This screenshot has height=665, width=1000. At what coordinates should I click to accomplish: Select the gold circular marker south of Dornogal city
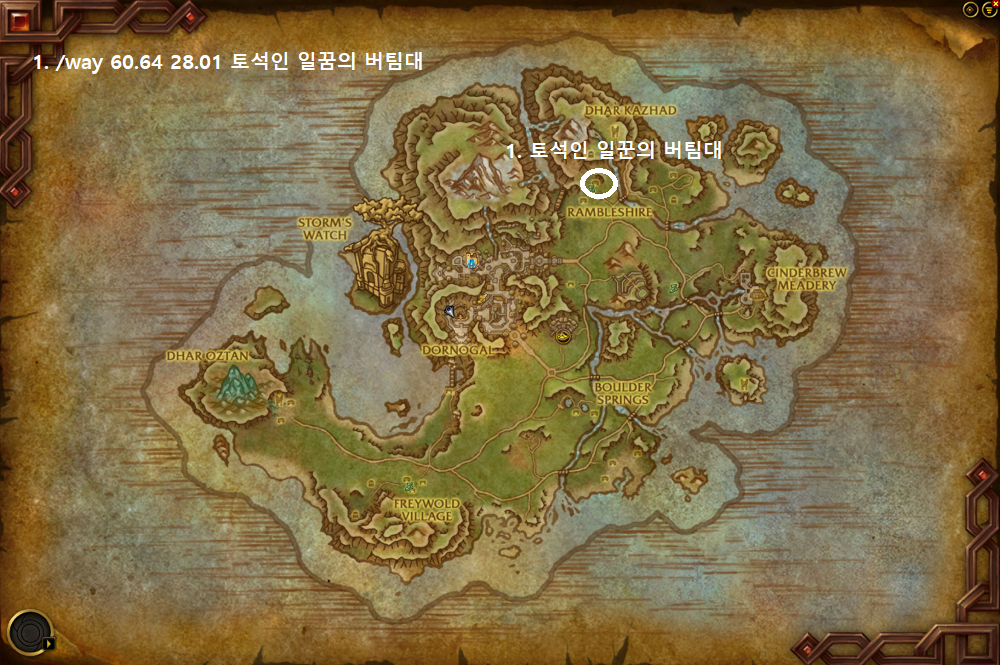561,337
